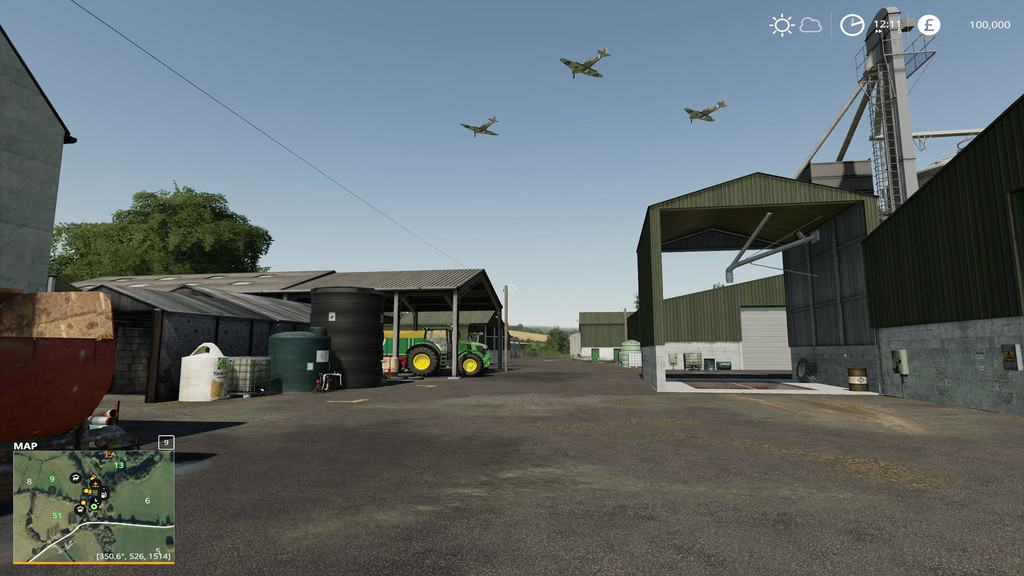This screenshot has height=576, width=1024.
Task: Select field 13 on the minimap
Action: 119,466
